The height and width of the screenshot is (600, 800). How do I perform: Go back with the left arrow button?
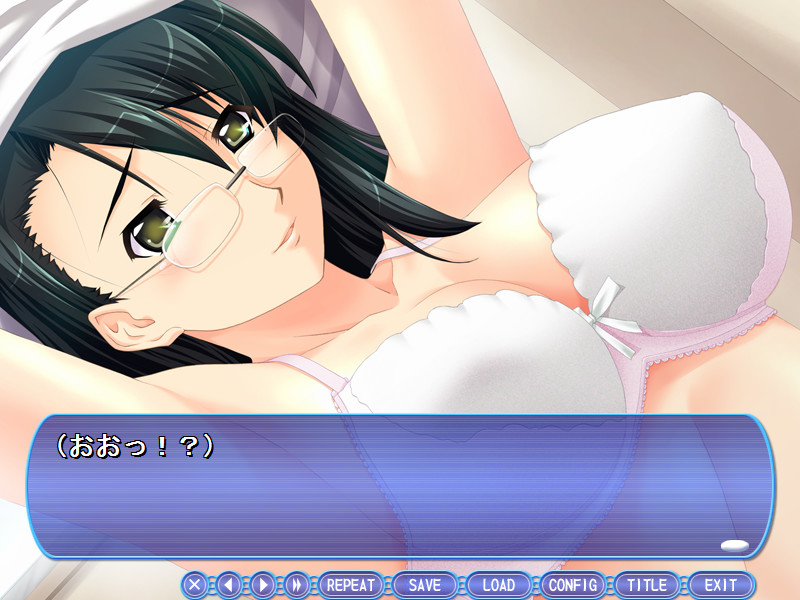point(229,585)
